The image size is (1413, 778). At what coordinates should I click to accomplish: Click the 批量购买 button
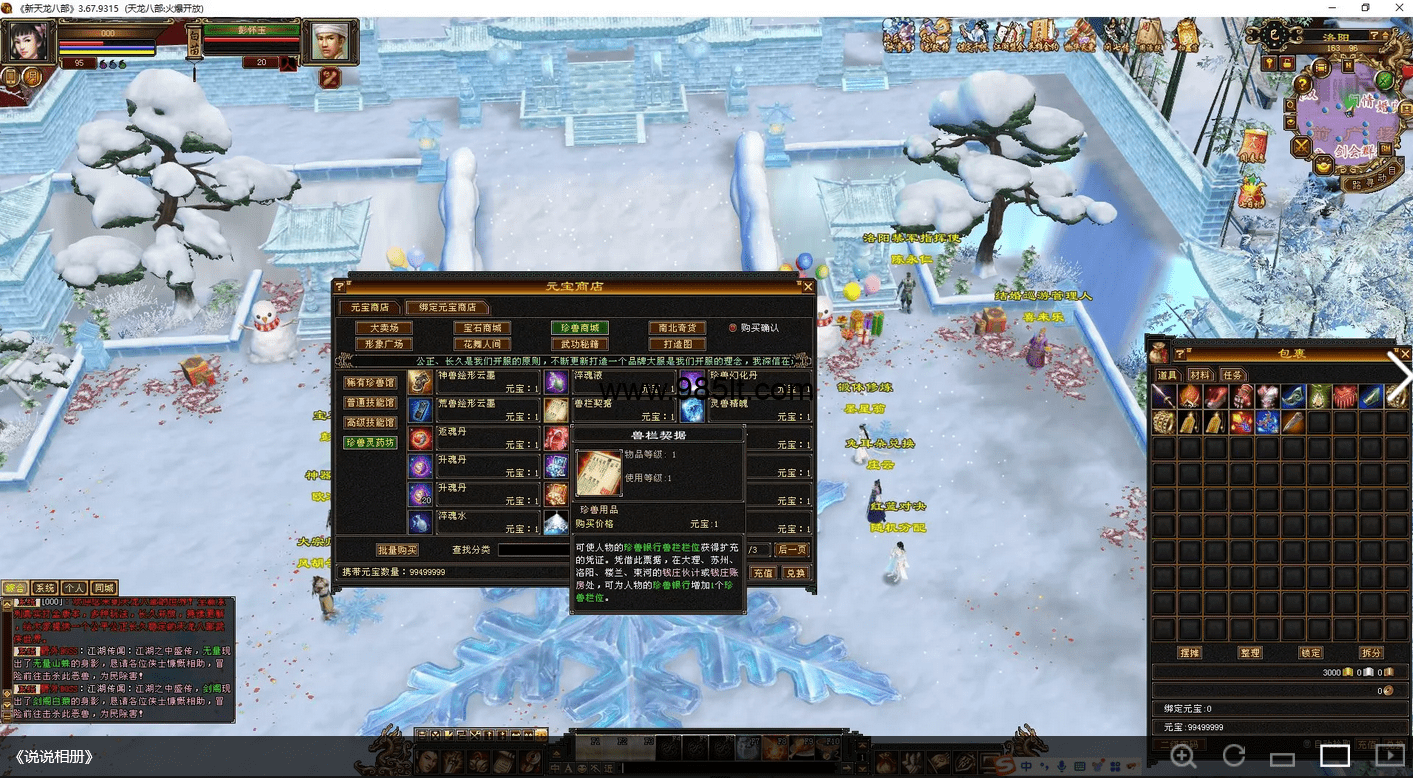[x=397, y=550]
